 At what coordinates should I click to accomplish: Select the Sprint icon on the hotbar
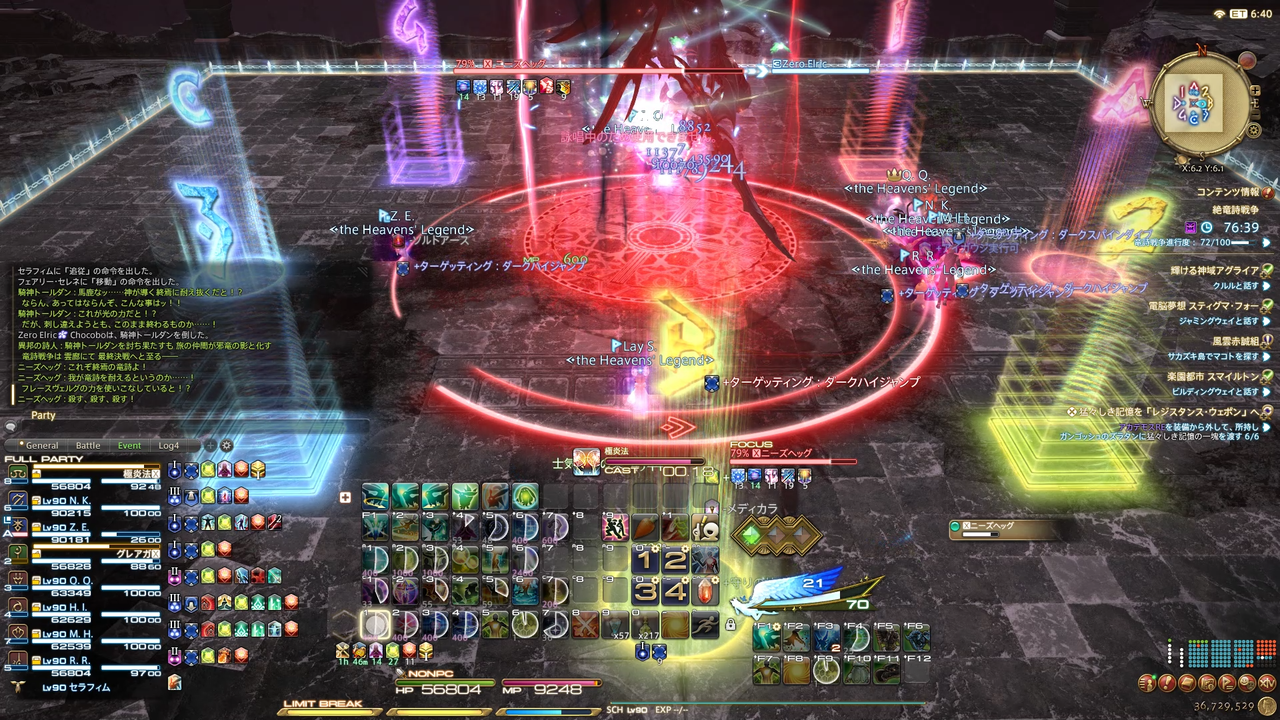coord(707,622)
